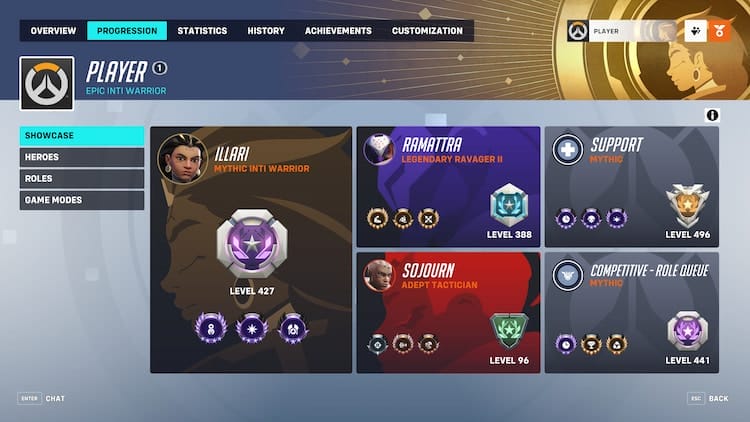
Task: Select the Ramattra progression card
Action: click(x=448, y=187)
